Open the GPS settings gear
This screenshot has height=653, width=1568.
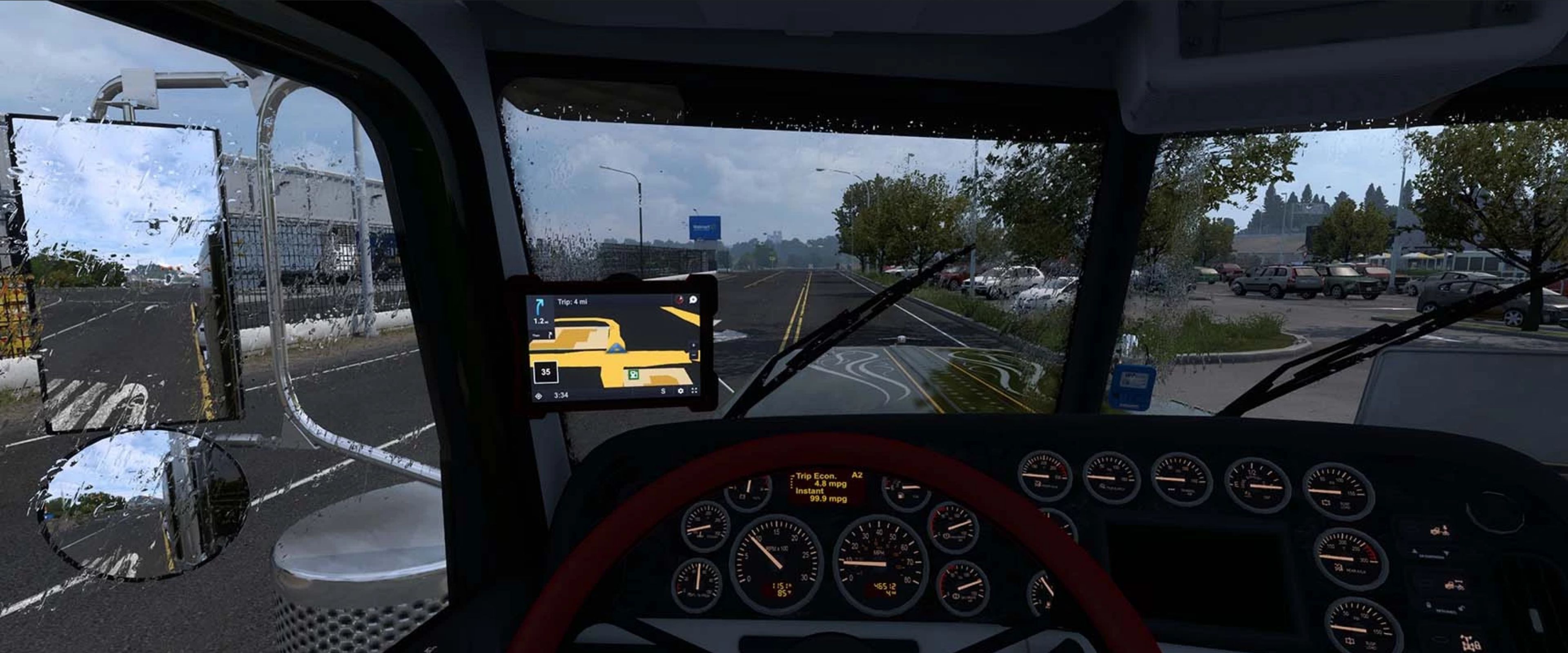(680, 391)
